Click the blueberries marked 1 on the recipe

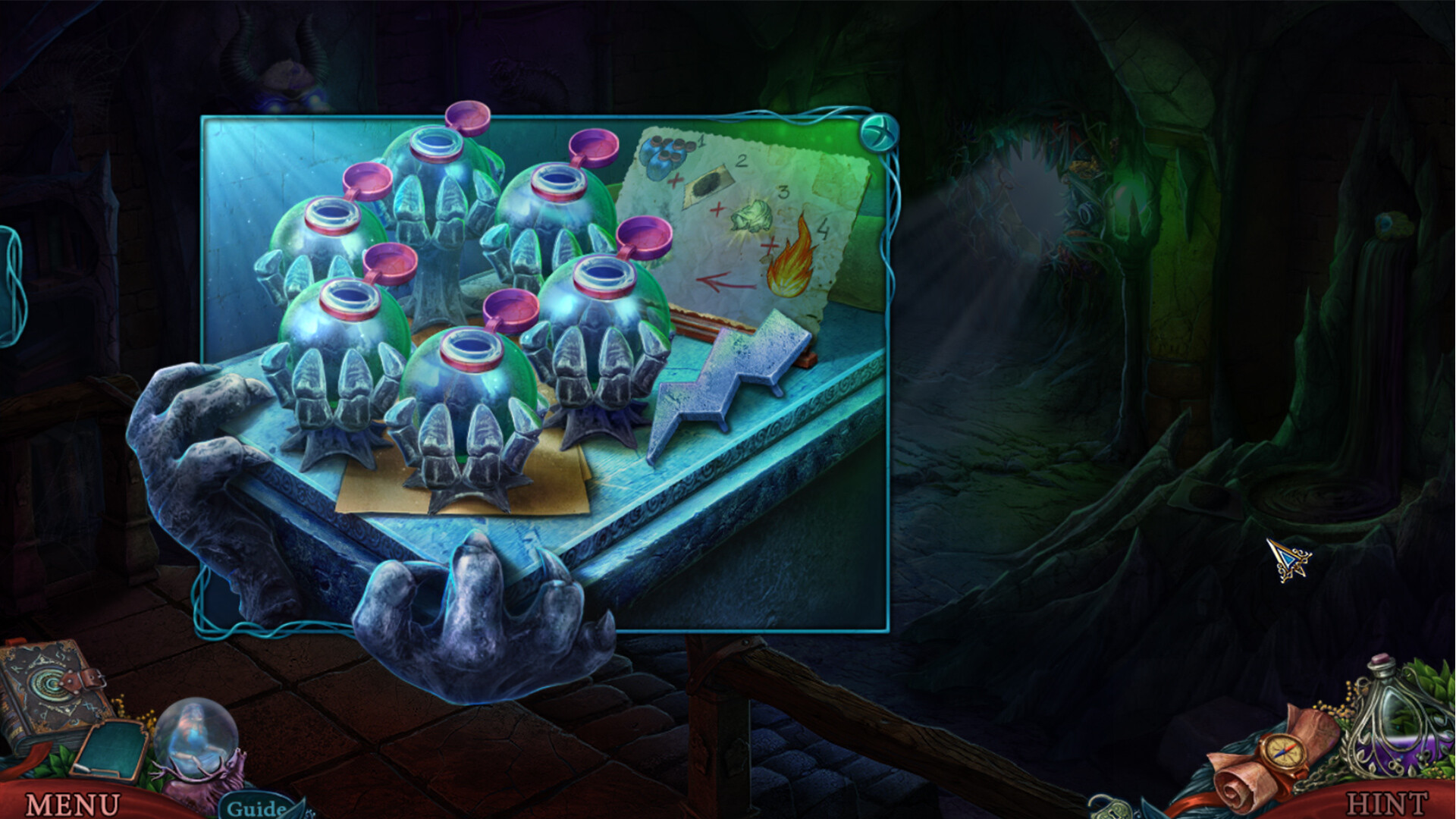(x=667, y=152)
